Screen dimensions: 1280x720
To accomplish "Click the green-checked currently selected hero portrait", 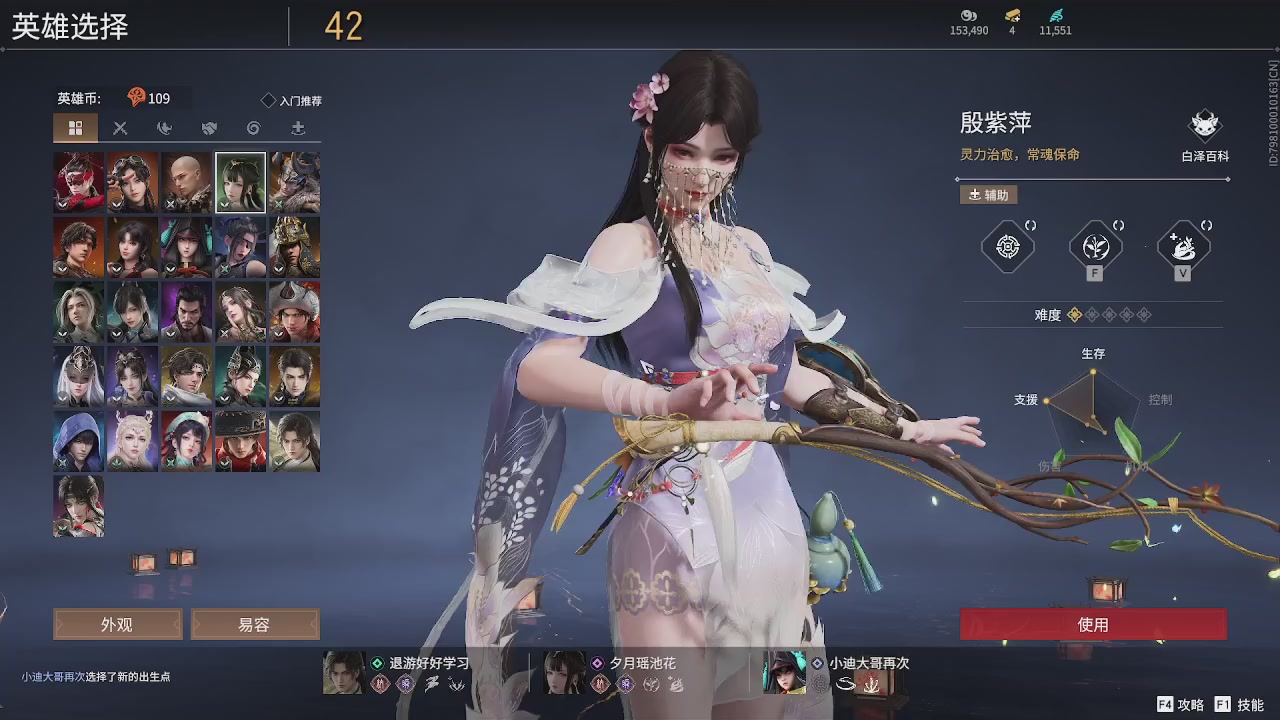I will (240, 182).
